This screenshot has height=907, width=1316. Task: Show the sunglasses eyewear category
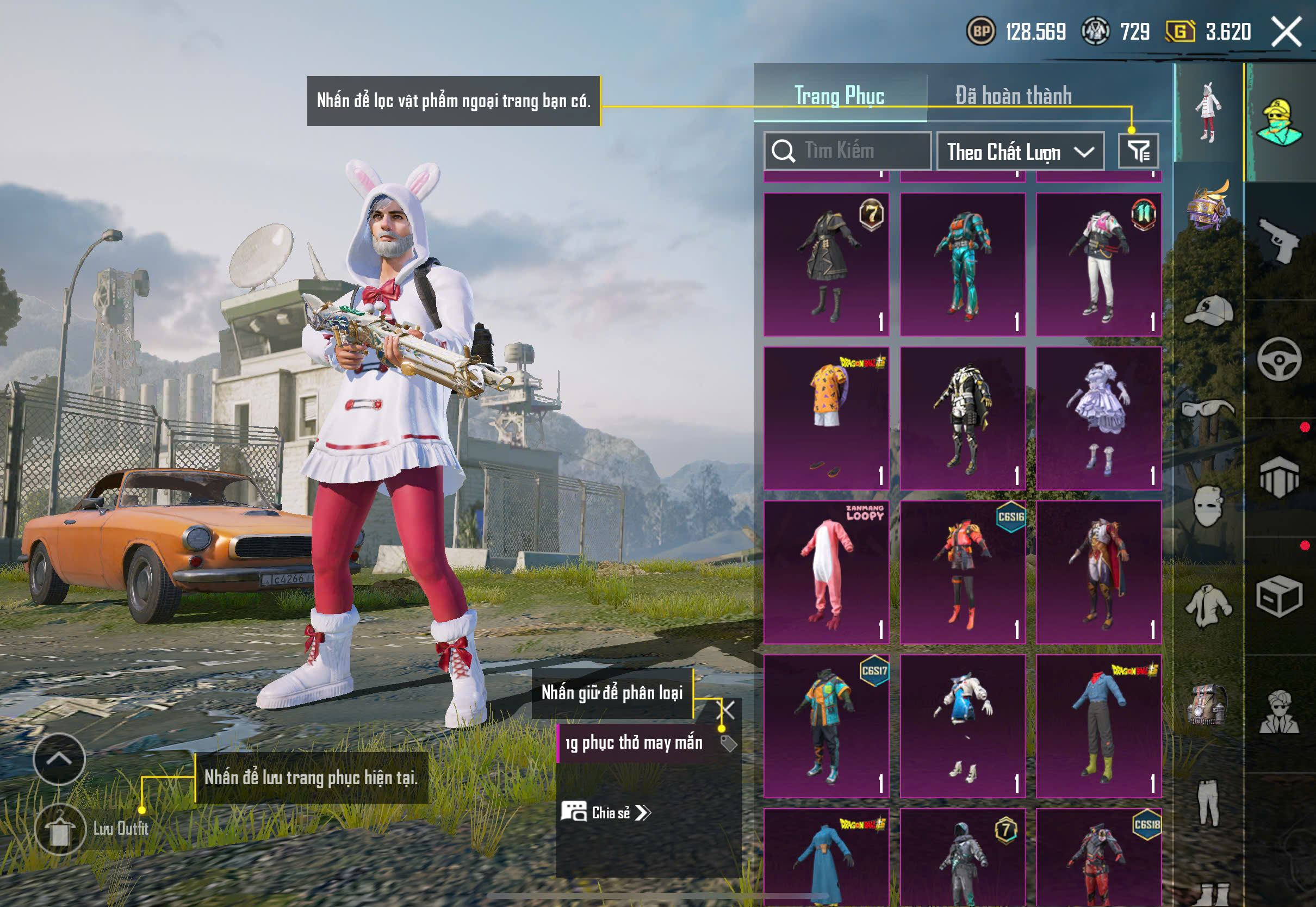(x=1209, y=408)
